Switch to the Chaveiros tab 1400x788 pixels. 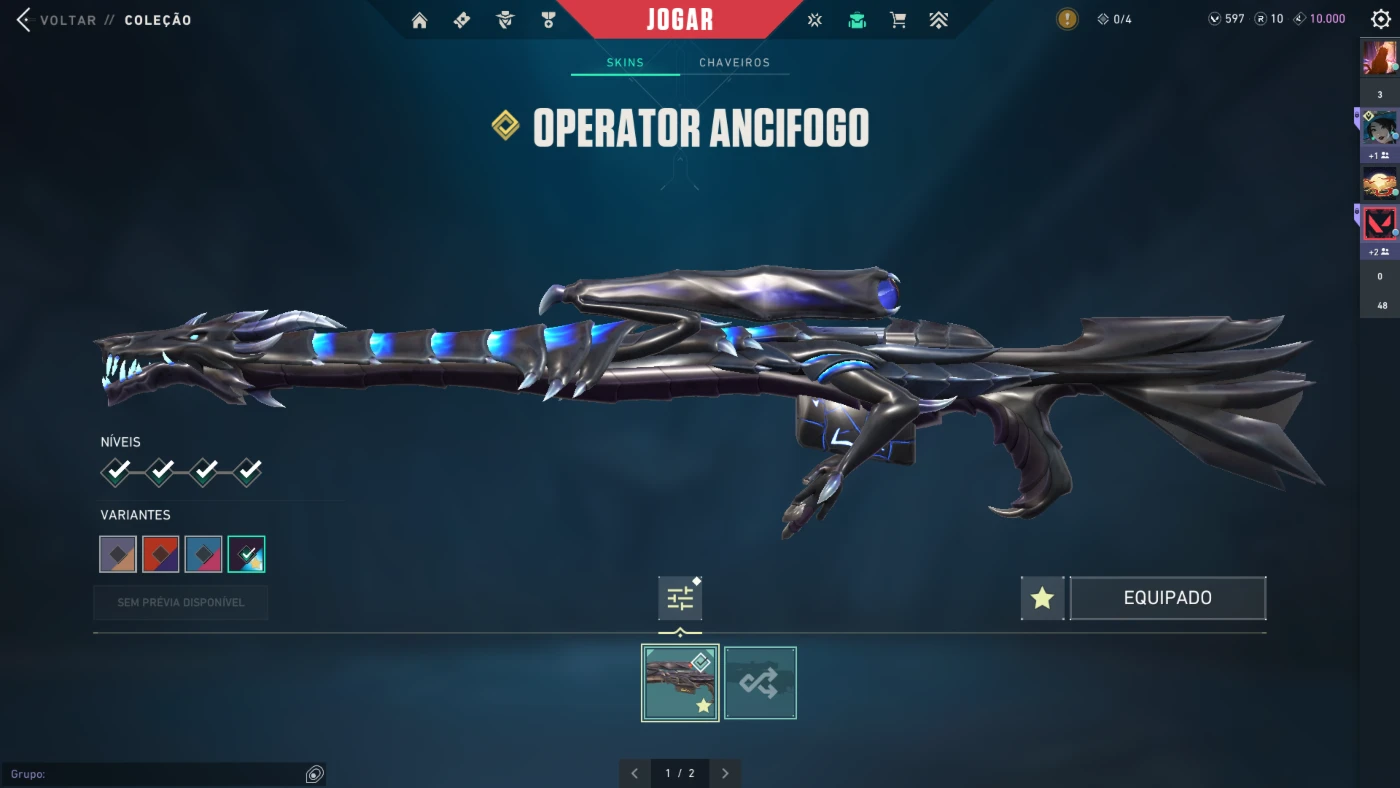[734, 63]
